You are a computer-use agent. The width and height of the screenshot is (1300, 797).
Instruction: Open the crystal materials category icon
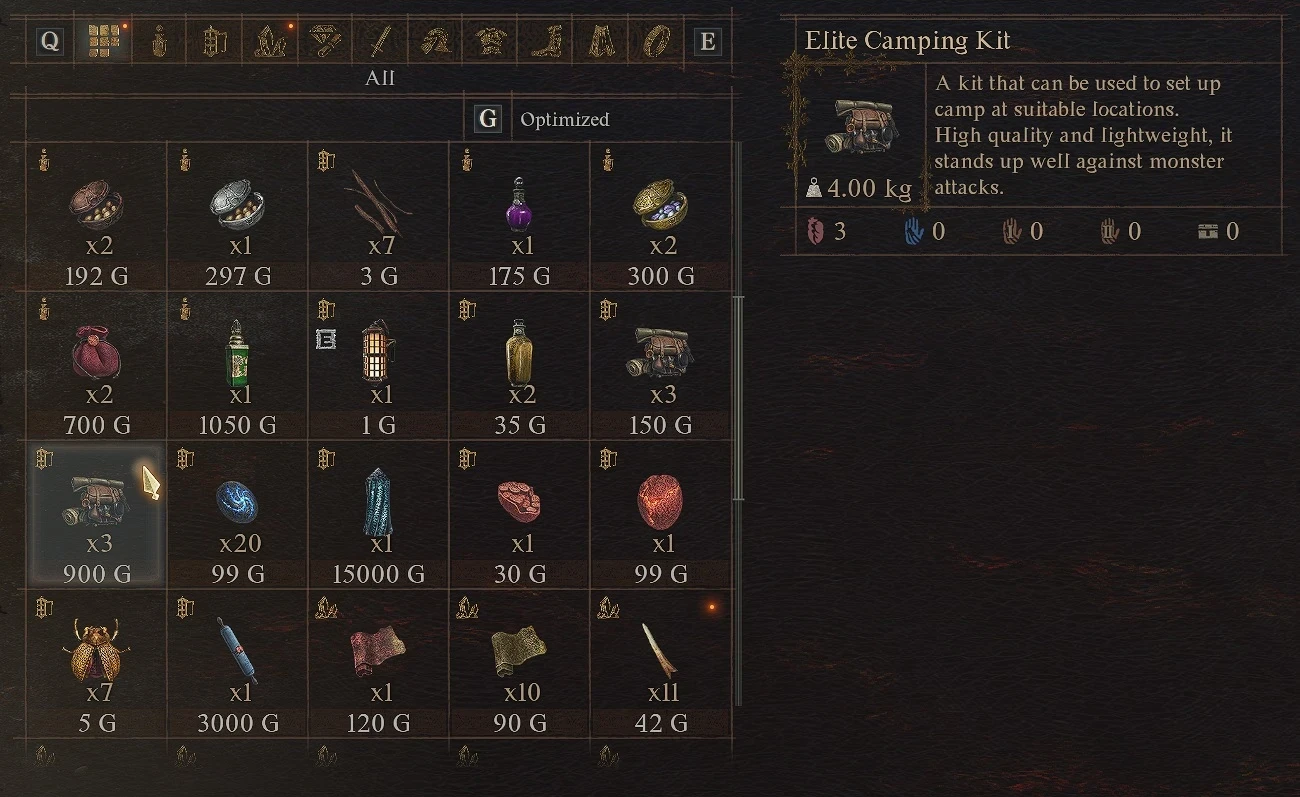coord(267,42)
